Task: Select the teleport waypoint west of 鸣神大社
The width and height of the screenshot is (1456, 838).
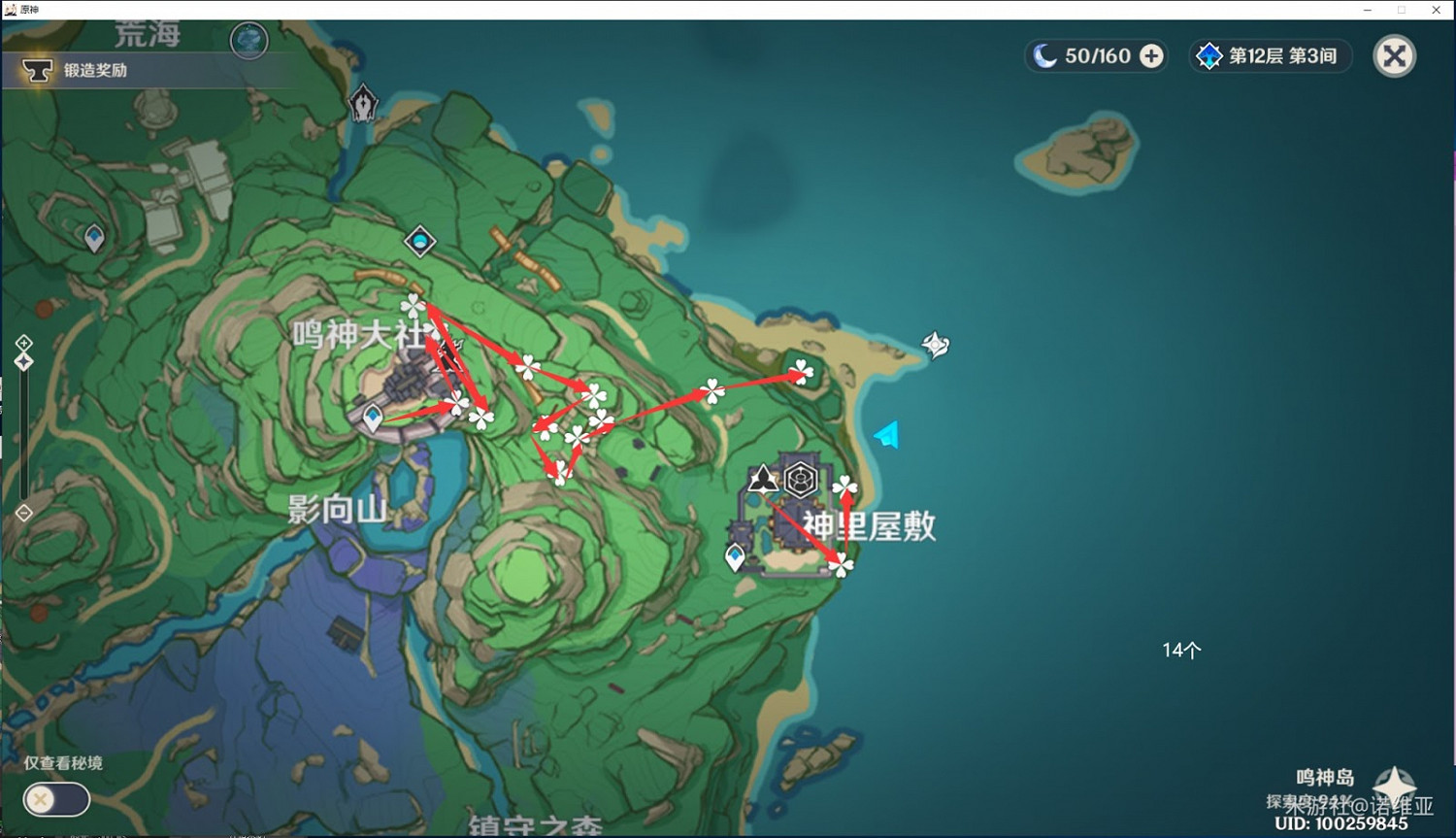Action: click(372, 414)
